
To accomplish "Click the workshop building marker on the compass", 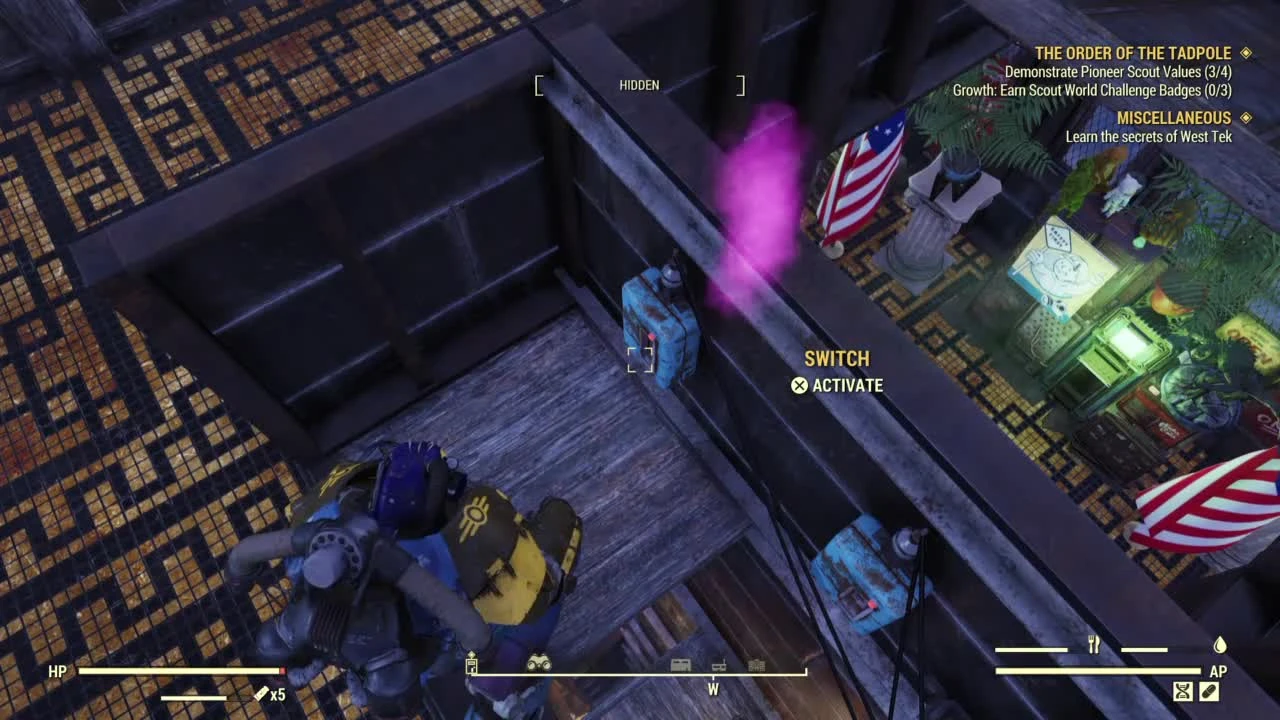I will 681,665.
